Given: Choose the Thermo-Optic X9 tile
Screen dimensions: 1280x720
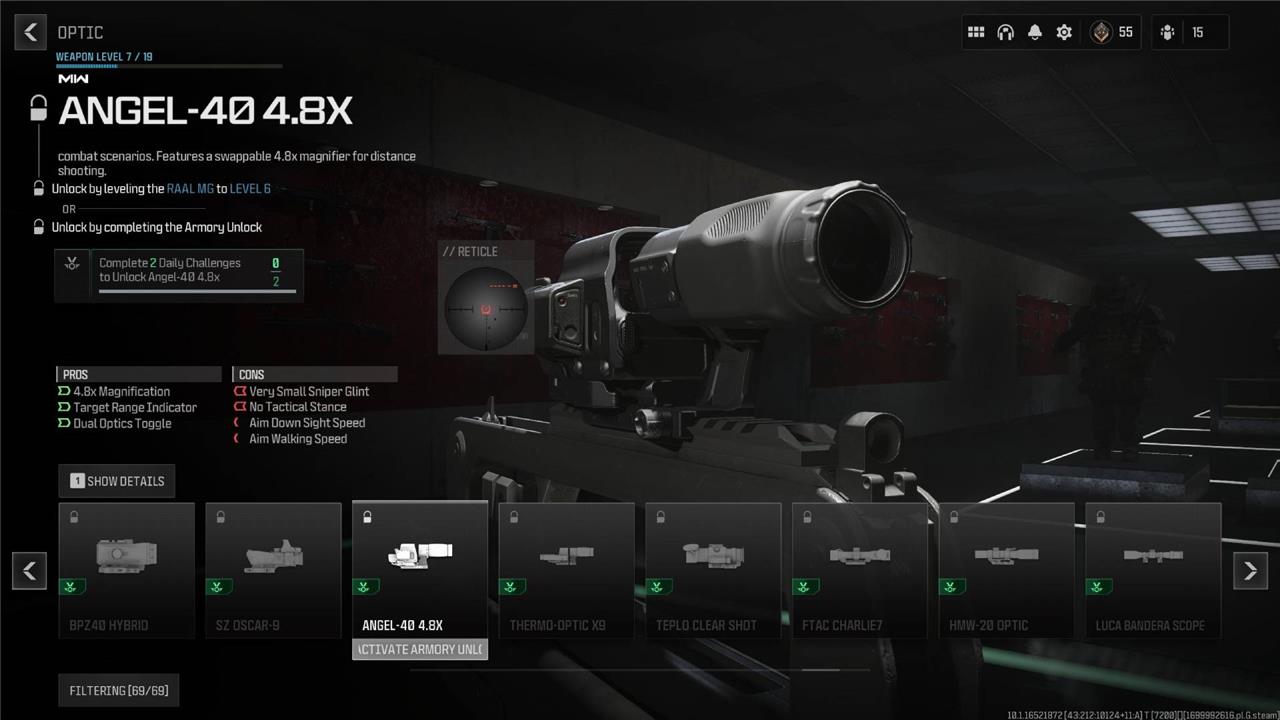Looking at the screenshot, I should click(567, 569).
